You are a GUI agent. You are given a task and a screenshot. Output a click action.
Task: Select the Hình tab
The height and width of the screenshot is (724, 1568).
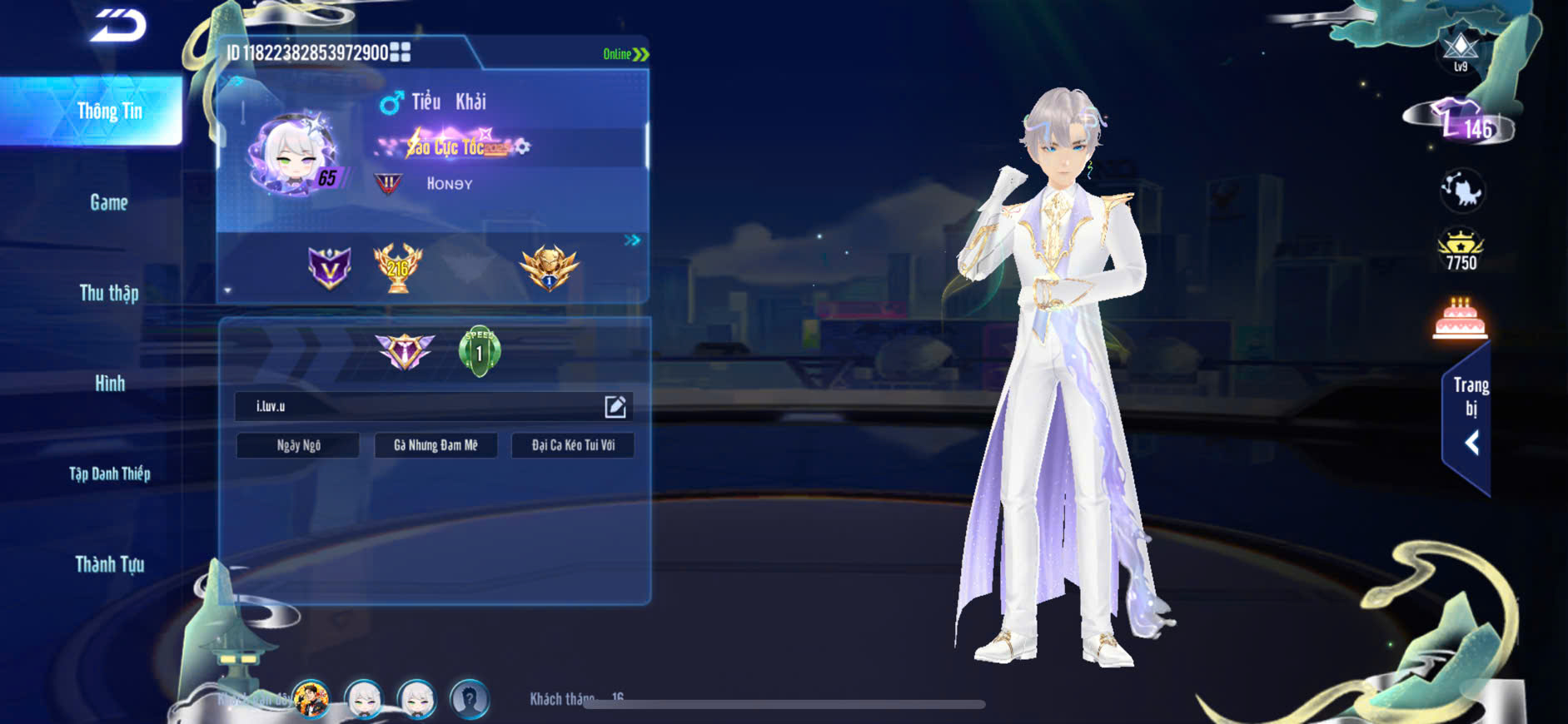(109, 384)
